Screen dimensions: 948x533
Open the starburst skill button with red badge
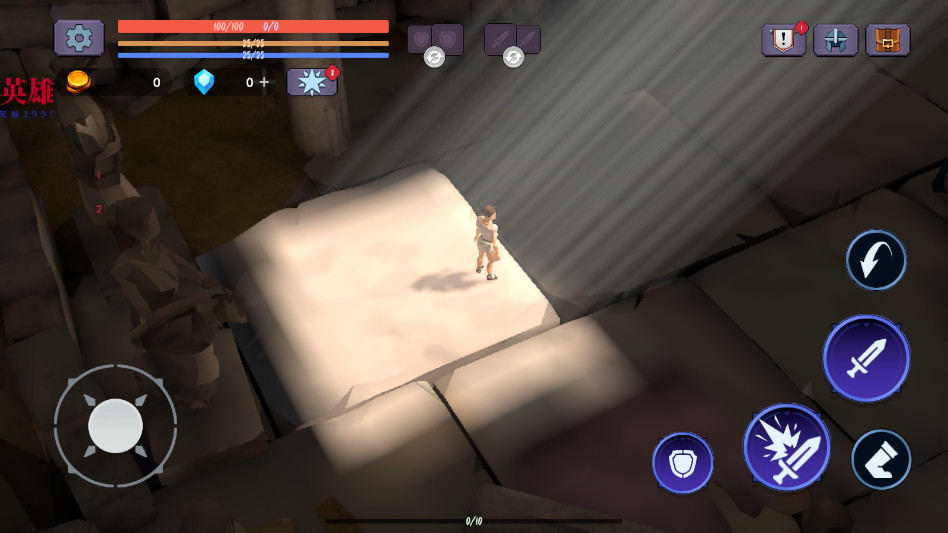[x=312, y=82]
